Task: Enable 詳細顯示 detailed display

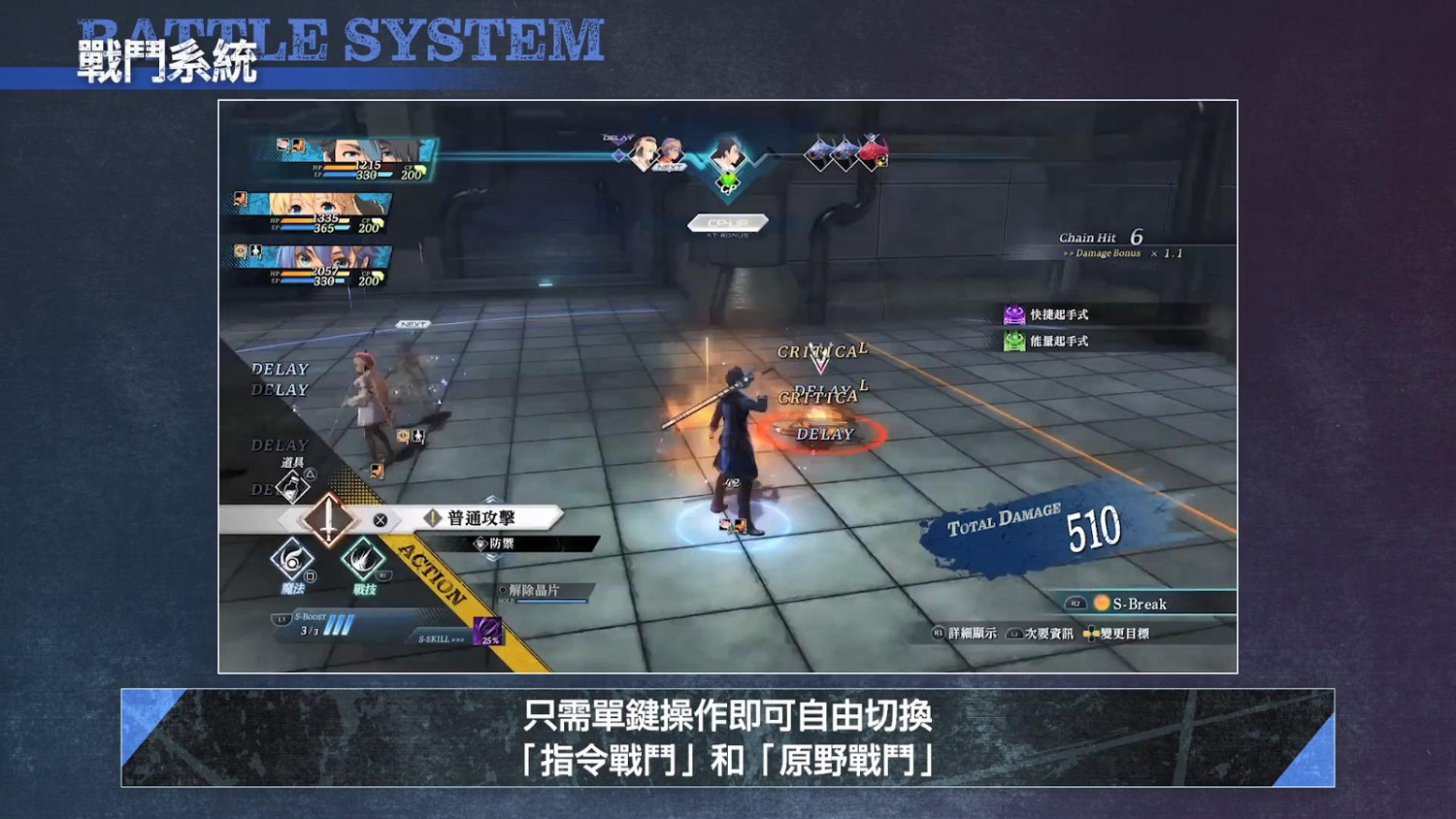Action: [x=971, y=633]
